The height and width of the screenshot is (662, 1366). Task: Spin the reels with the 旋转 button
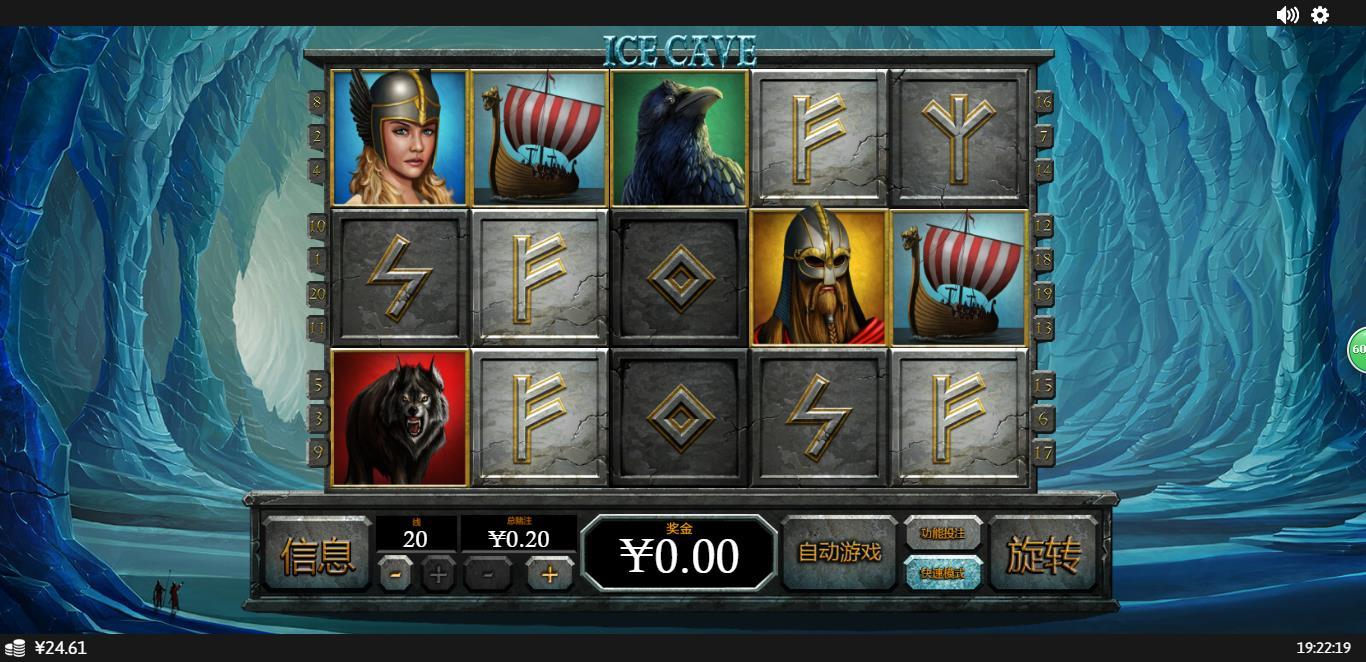pyautogui.click(x=1042, y=553)
